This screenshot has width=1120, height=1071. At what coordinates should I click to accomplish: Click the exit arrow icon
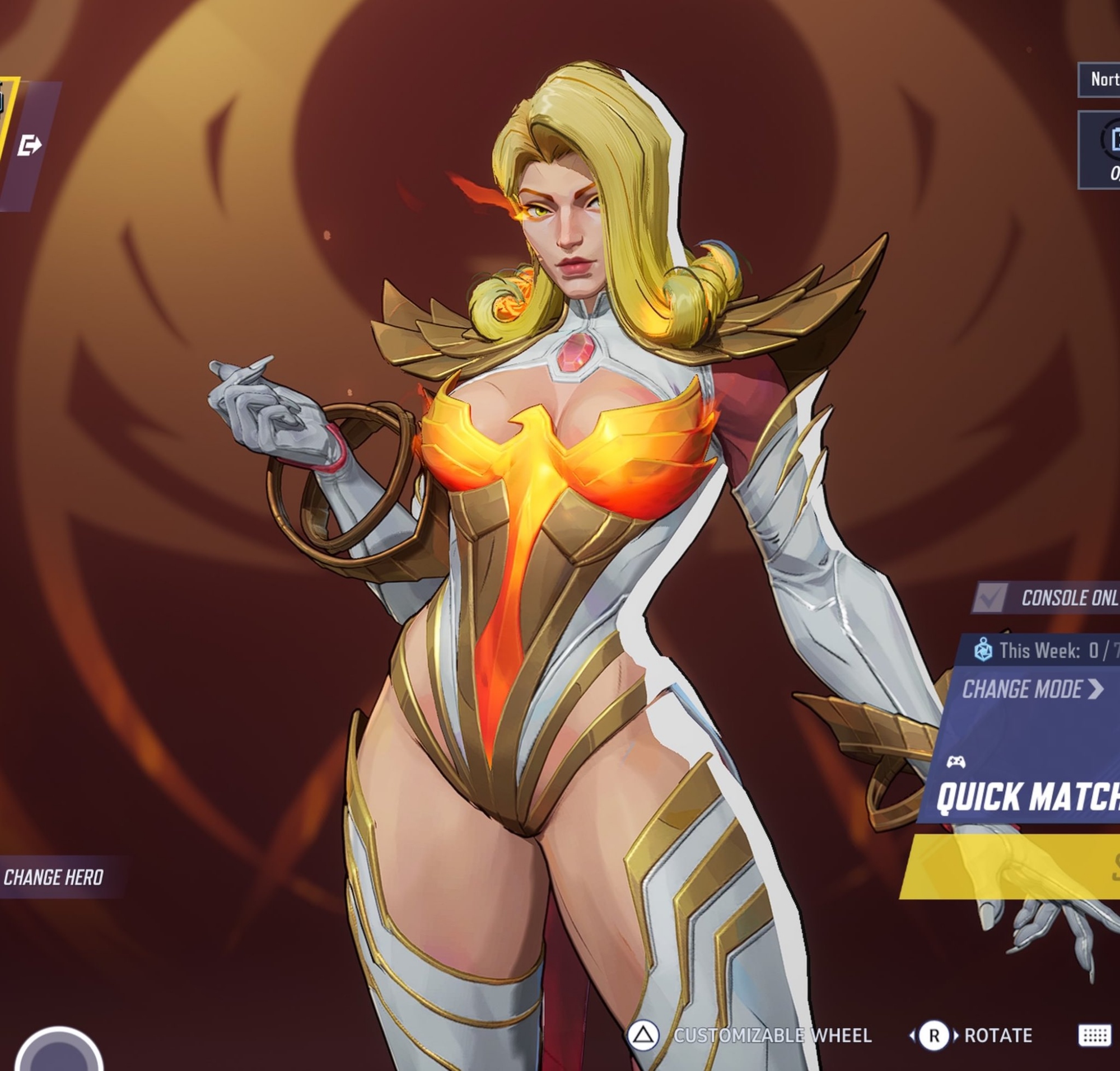tap(29, 146)
